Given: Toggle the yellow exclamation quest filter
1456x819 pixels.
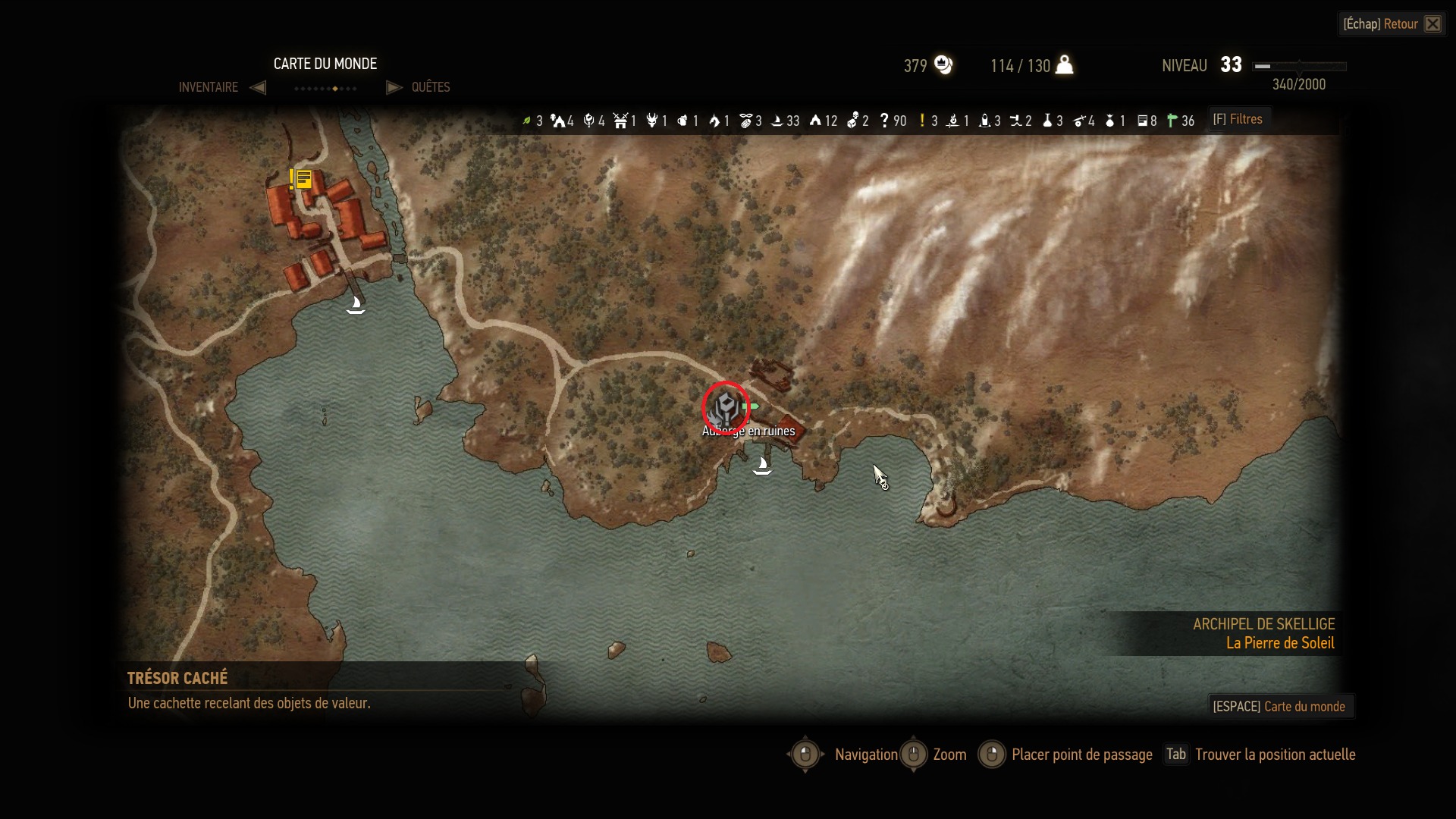Looking at the screenshot, I should 922,121.
